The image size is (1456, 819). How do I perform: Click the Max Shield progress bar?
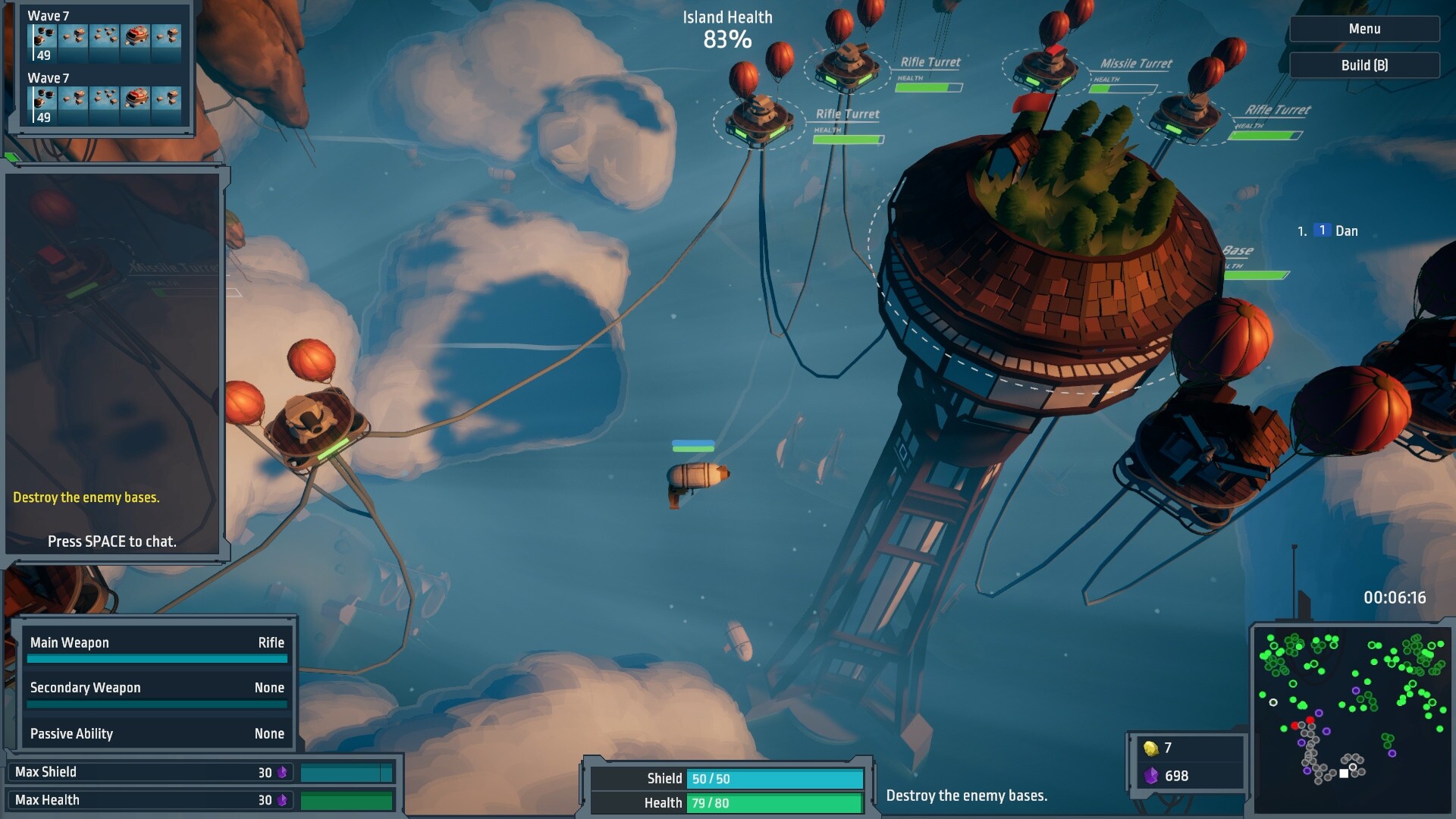345,771
